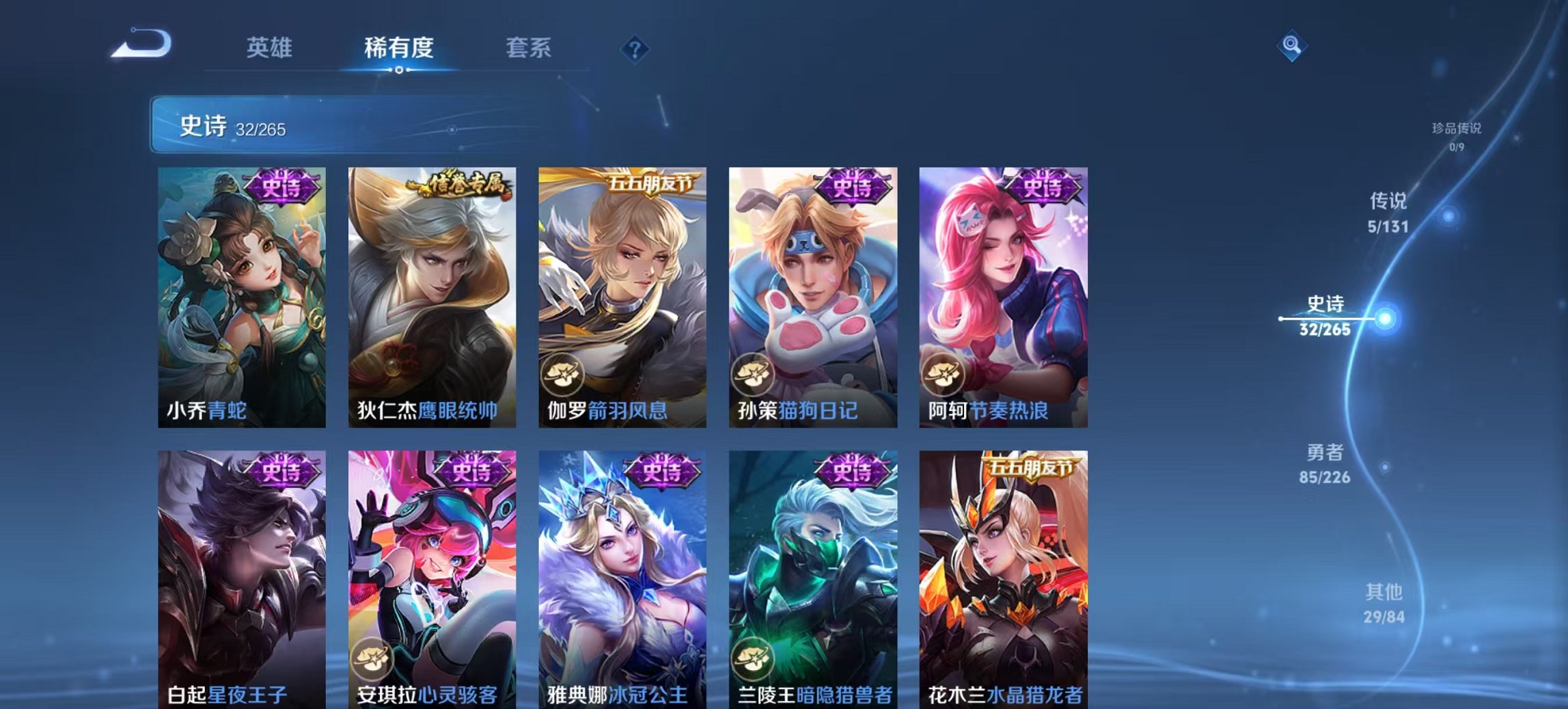Select the 稀有度 tab
This screenshot has width=1568, height=709.
coord(399,48)
